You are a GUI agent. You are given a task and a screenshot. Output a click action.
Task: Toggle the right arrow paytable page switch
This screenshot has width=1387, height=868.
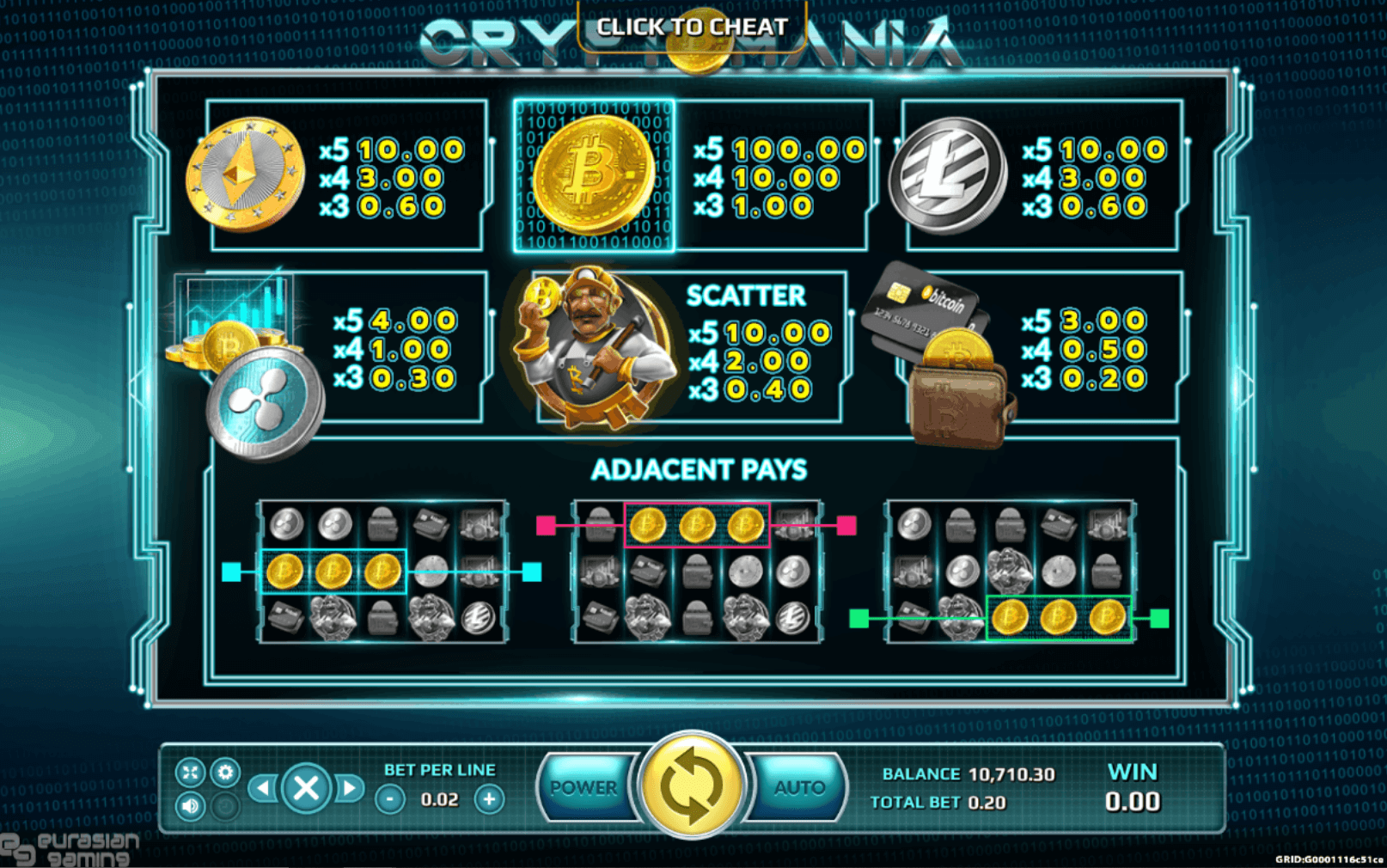pyautogui.click(x=349, y=787)
